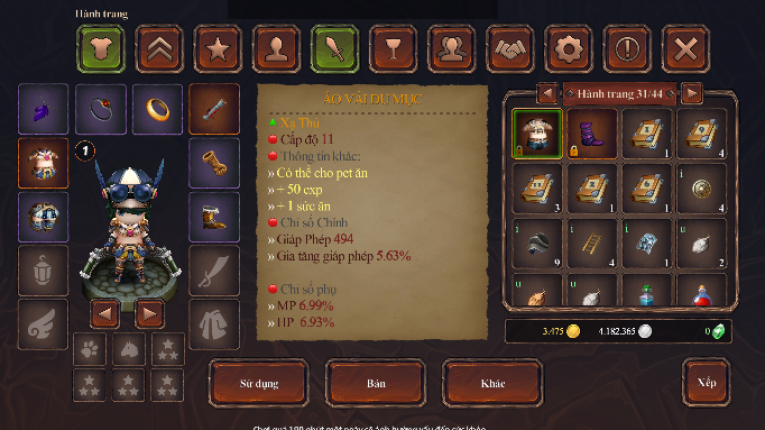
Task: Close the inventory with the X button
Action: pyautogui.click(x=686, y=48)
